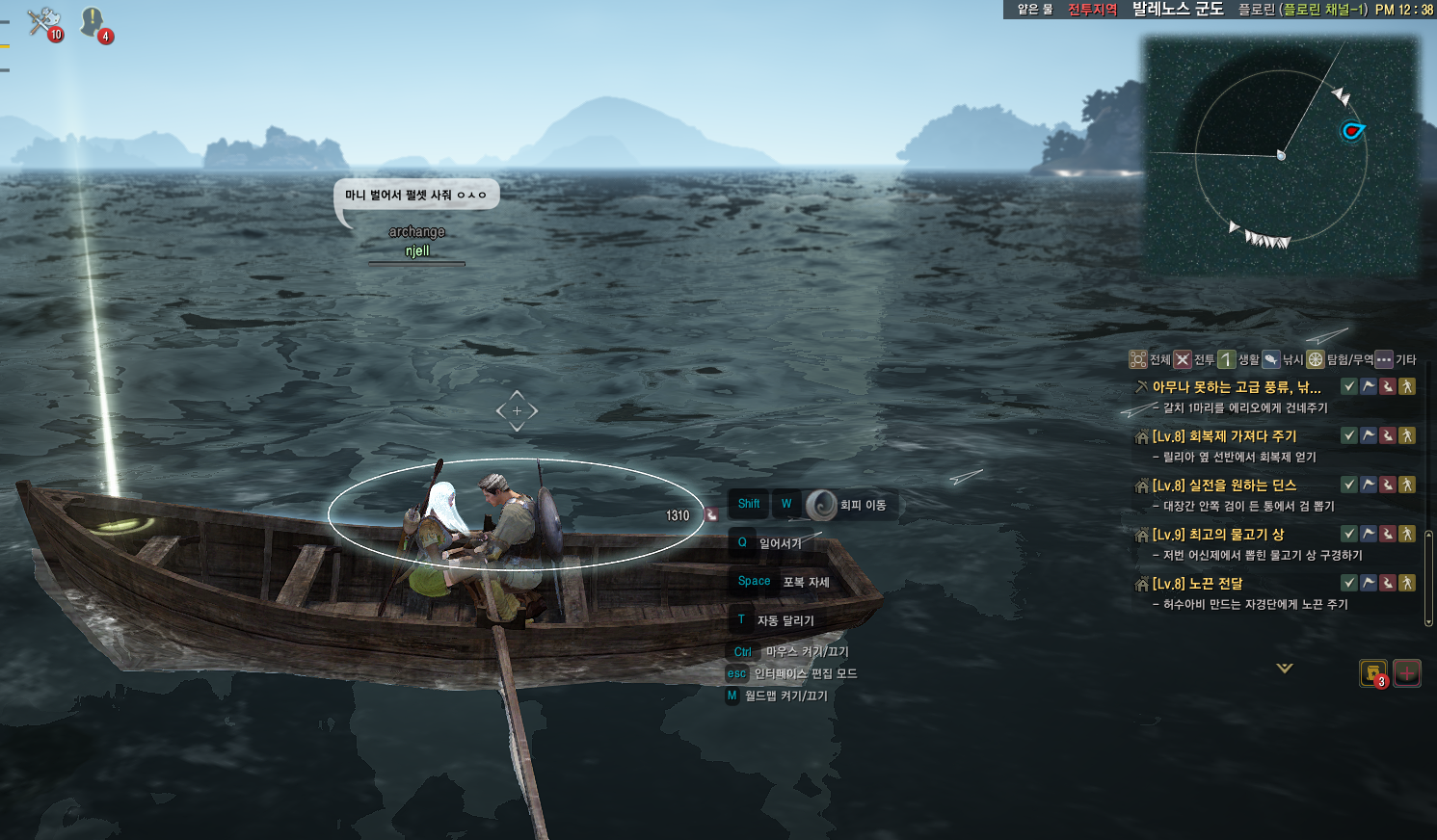
Task: Click the walking figure button for 최고의 물고기 상
Action: [x=1407, y=534]
